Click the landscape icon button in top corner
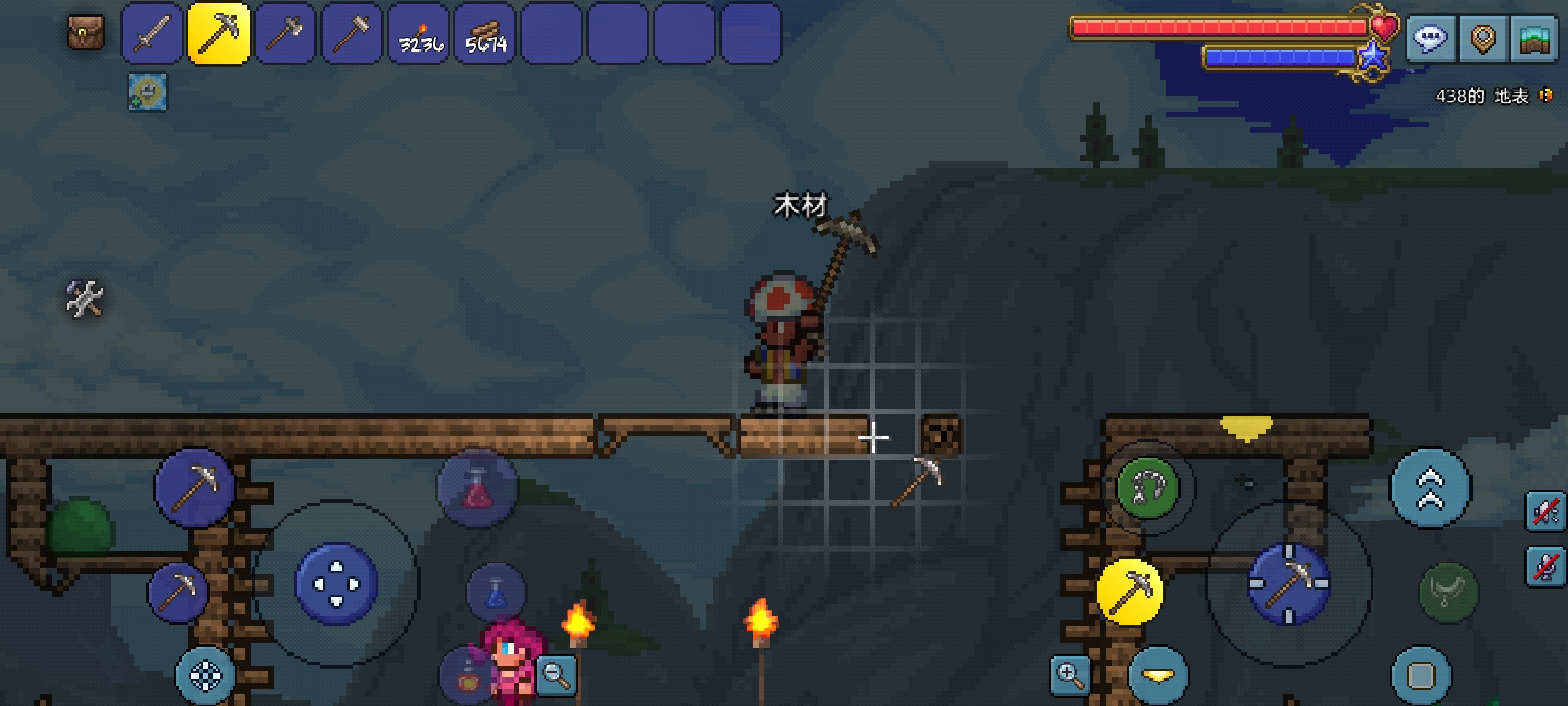Viewport: 1568px width, 706px height. [1535, 39]
